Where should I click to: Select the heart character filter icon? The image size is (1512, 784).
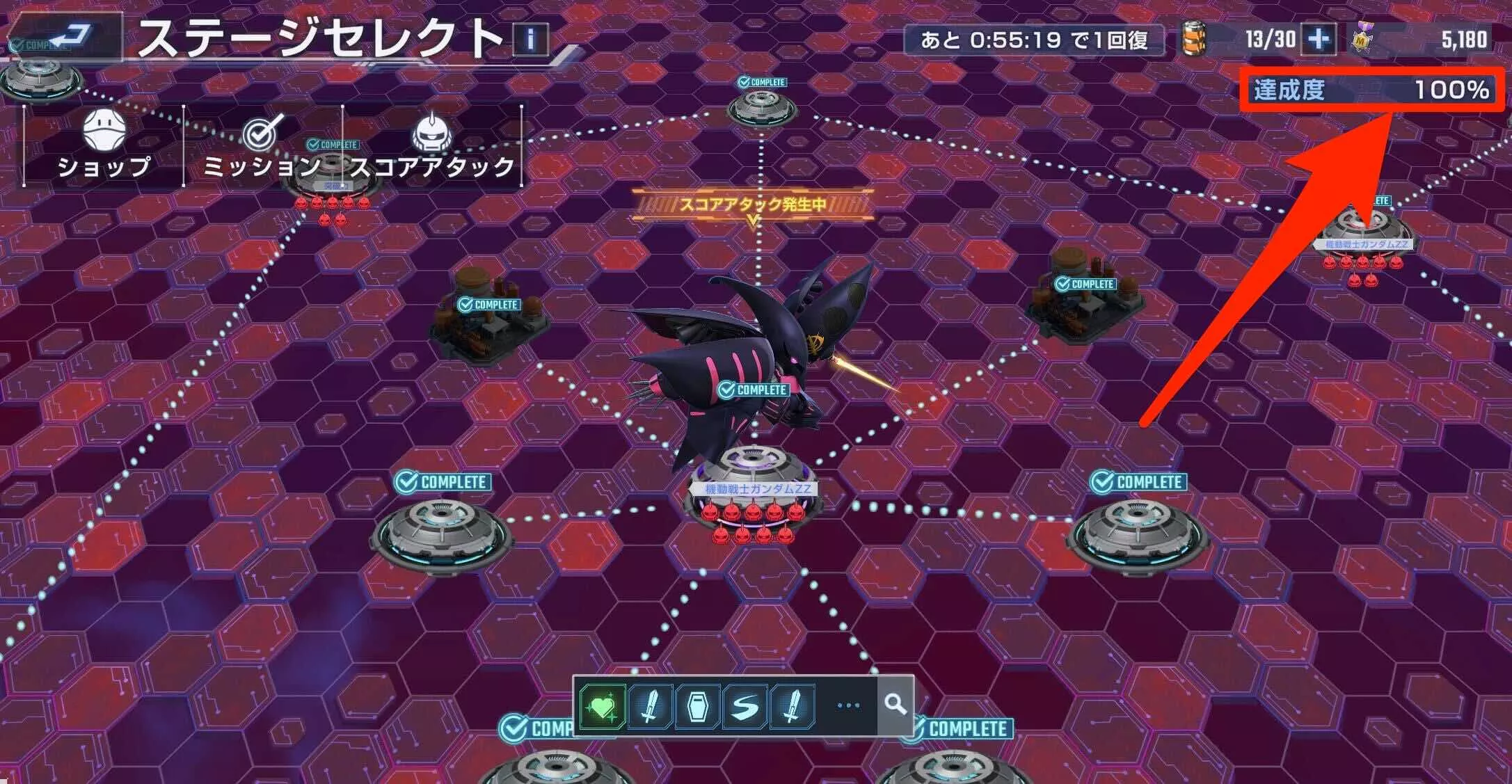pyautogui.click(x=603, y=706)
